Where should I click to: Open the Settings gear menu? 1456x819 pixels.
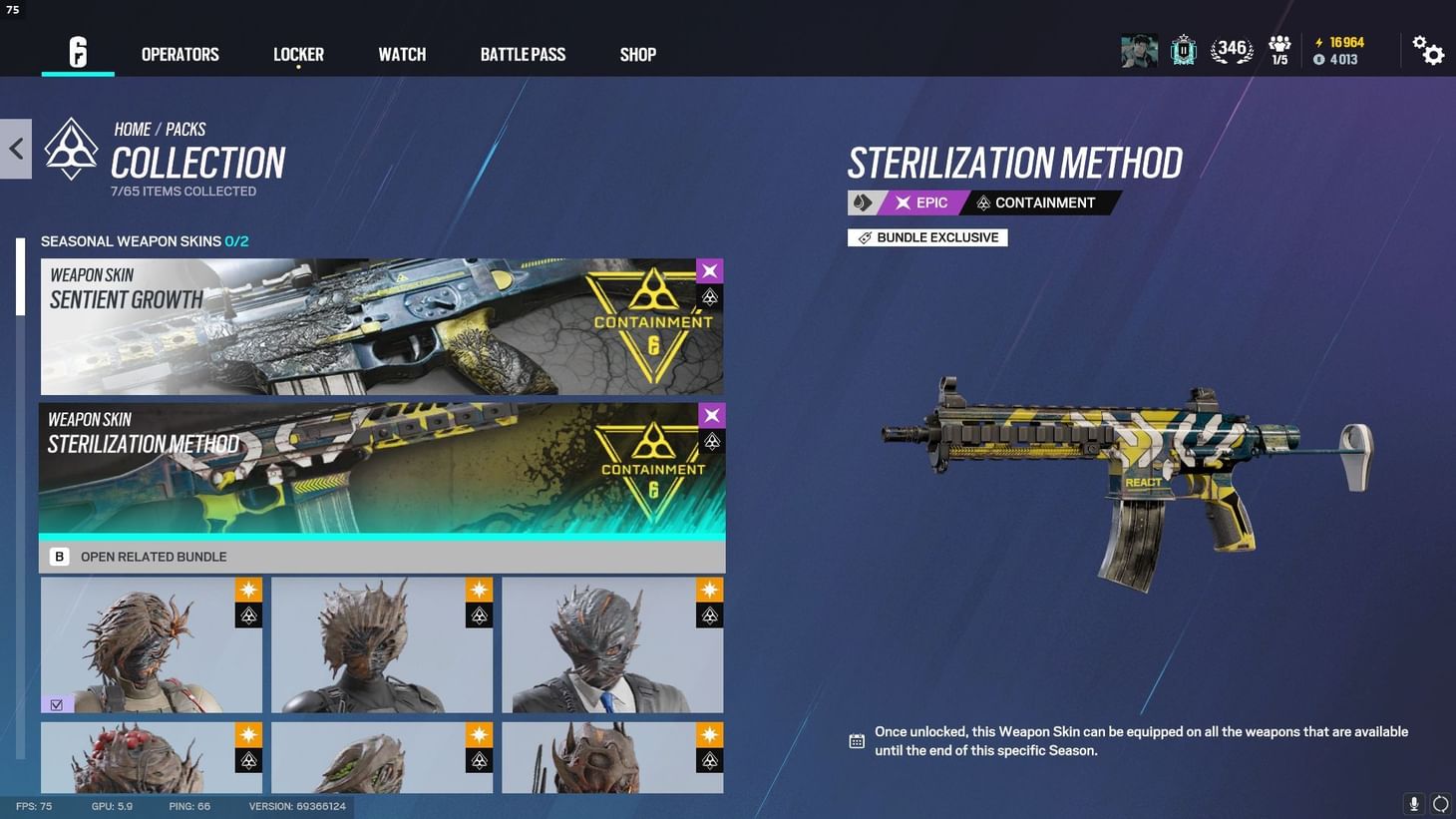(x=1430, y=51)
